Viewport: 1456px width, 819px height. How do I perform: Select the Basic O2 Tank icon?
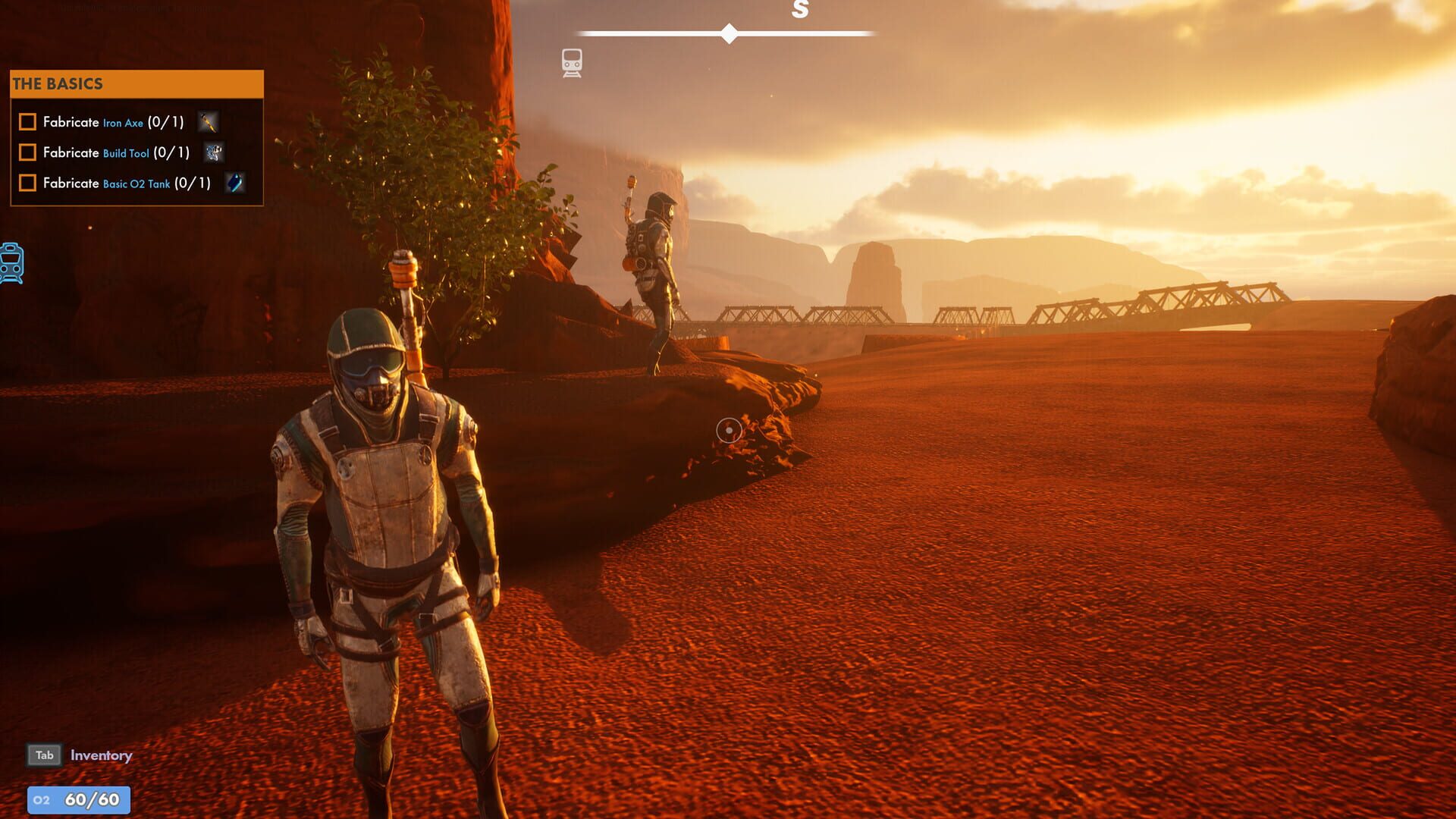(x=234, y=184)
